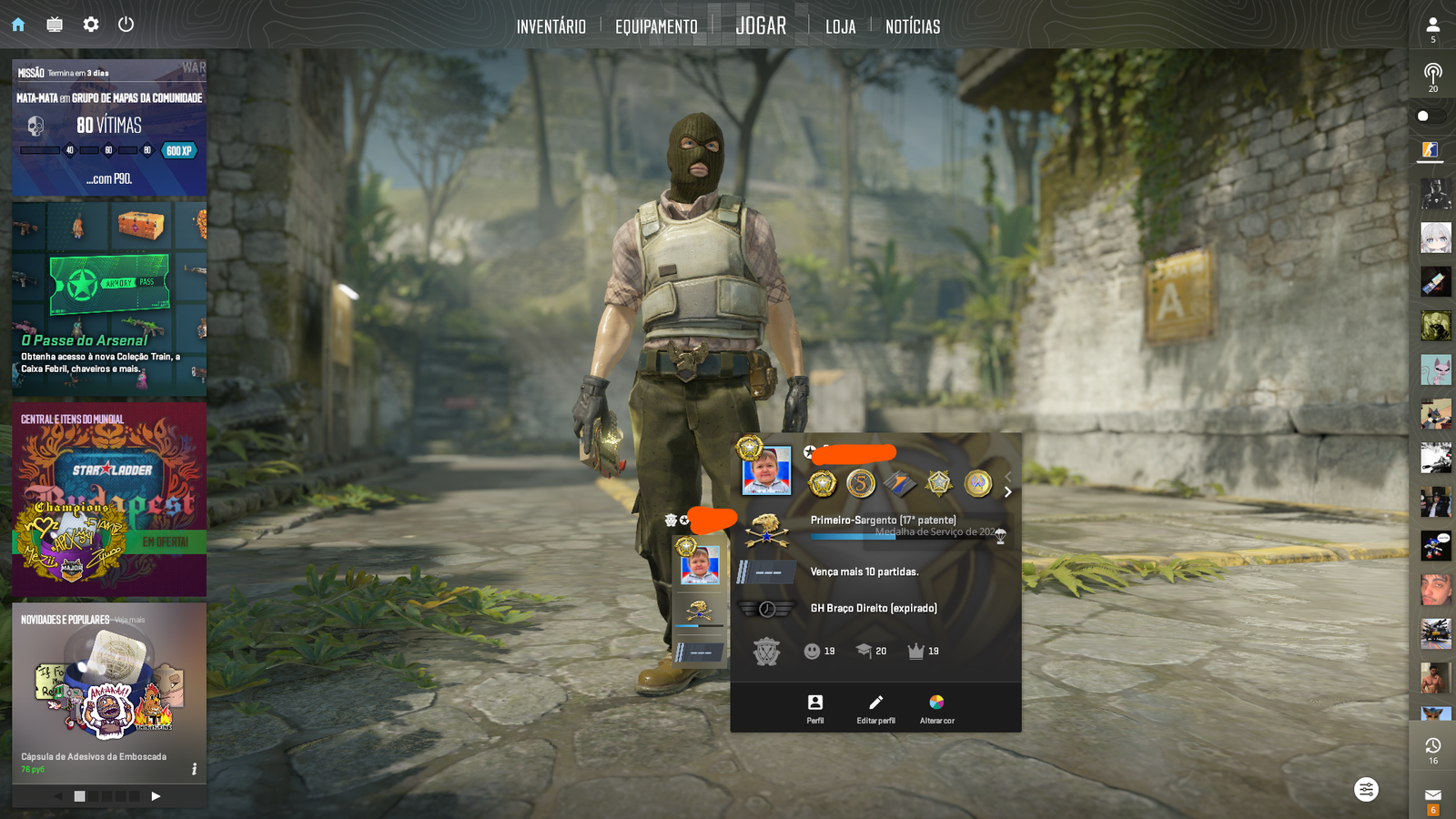
Task: Choose Editar perfil with pencil icon
Action: [875, 708]
